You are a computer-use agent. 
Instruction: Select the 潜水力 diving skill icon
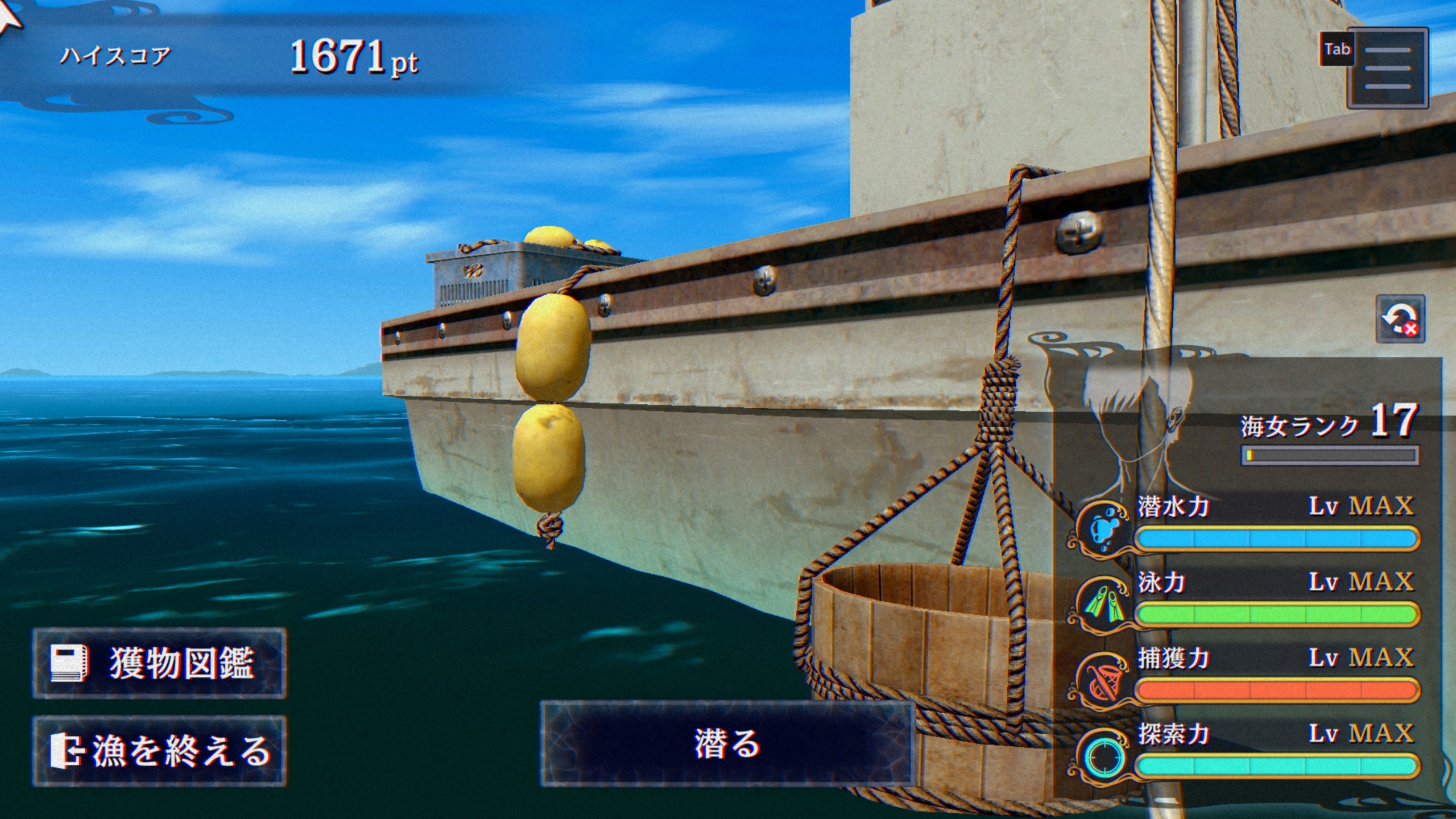[x=1101, y=528]
